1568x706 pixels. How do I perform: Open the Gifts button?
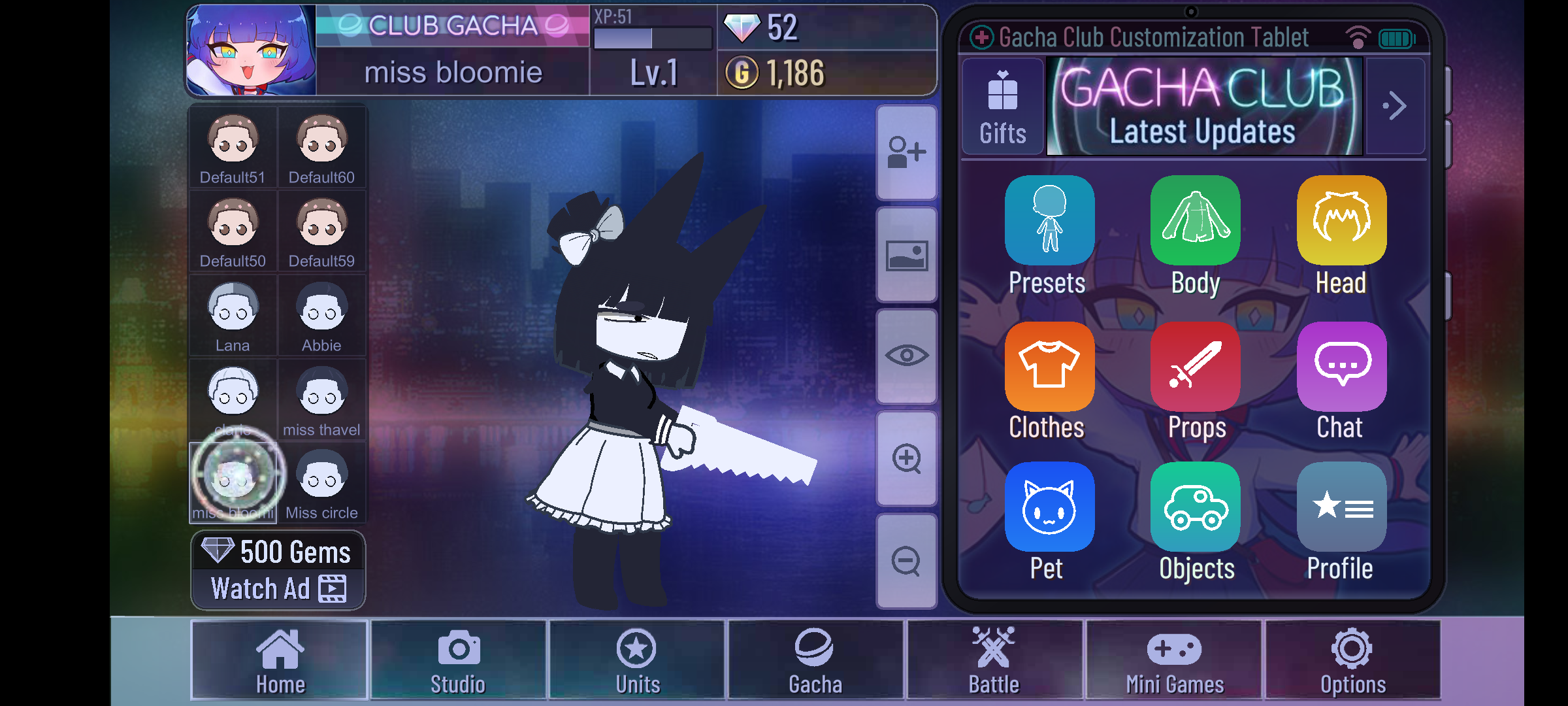click(x=1002, y=107)
